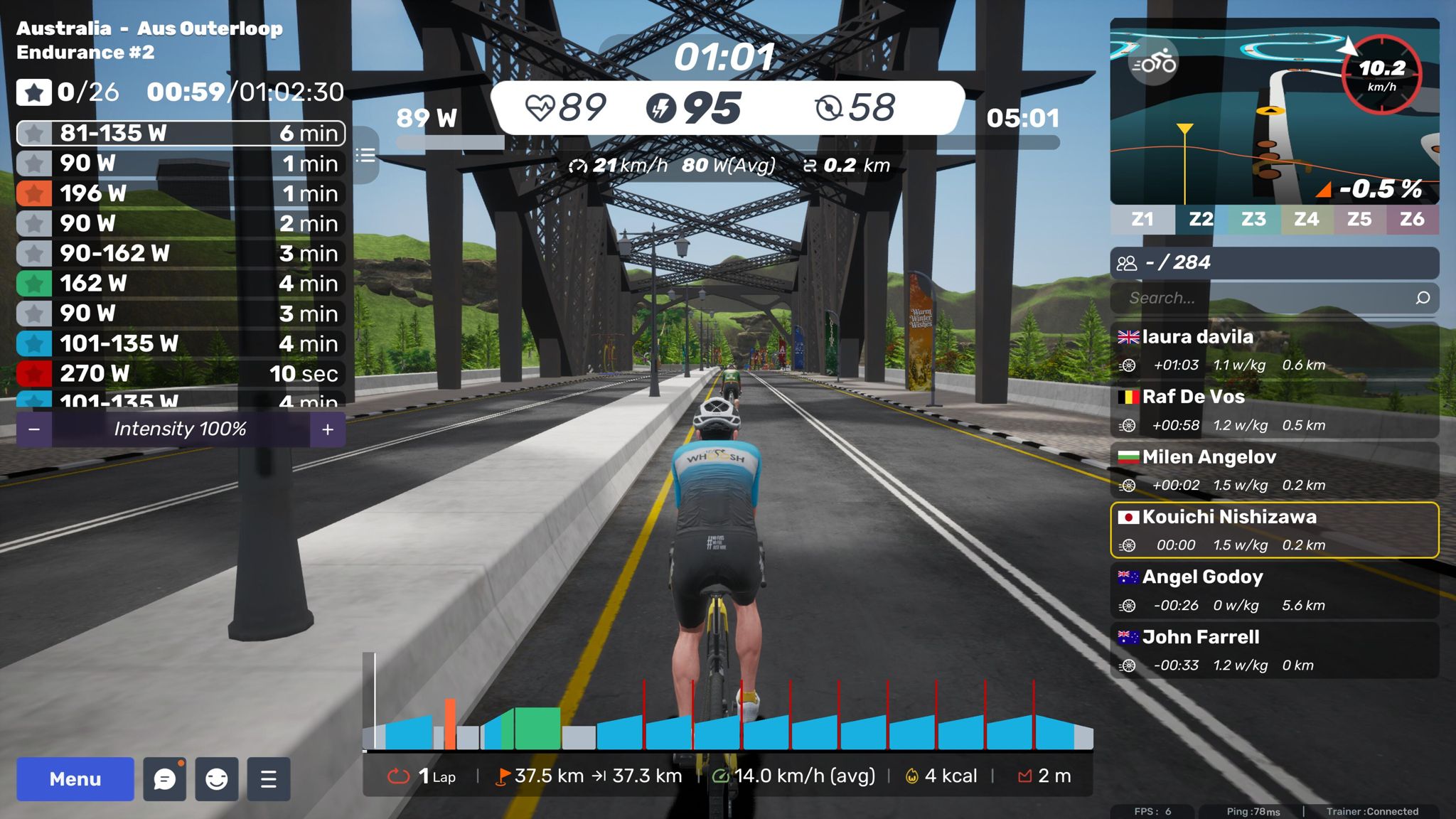Select the 196 W workout segment
The image size is (1456, 819).
(181, 193)
